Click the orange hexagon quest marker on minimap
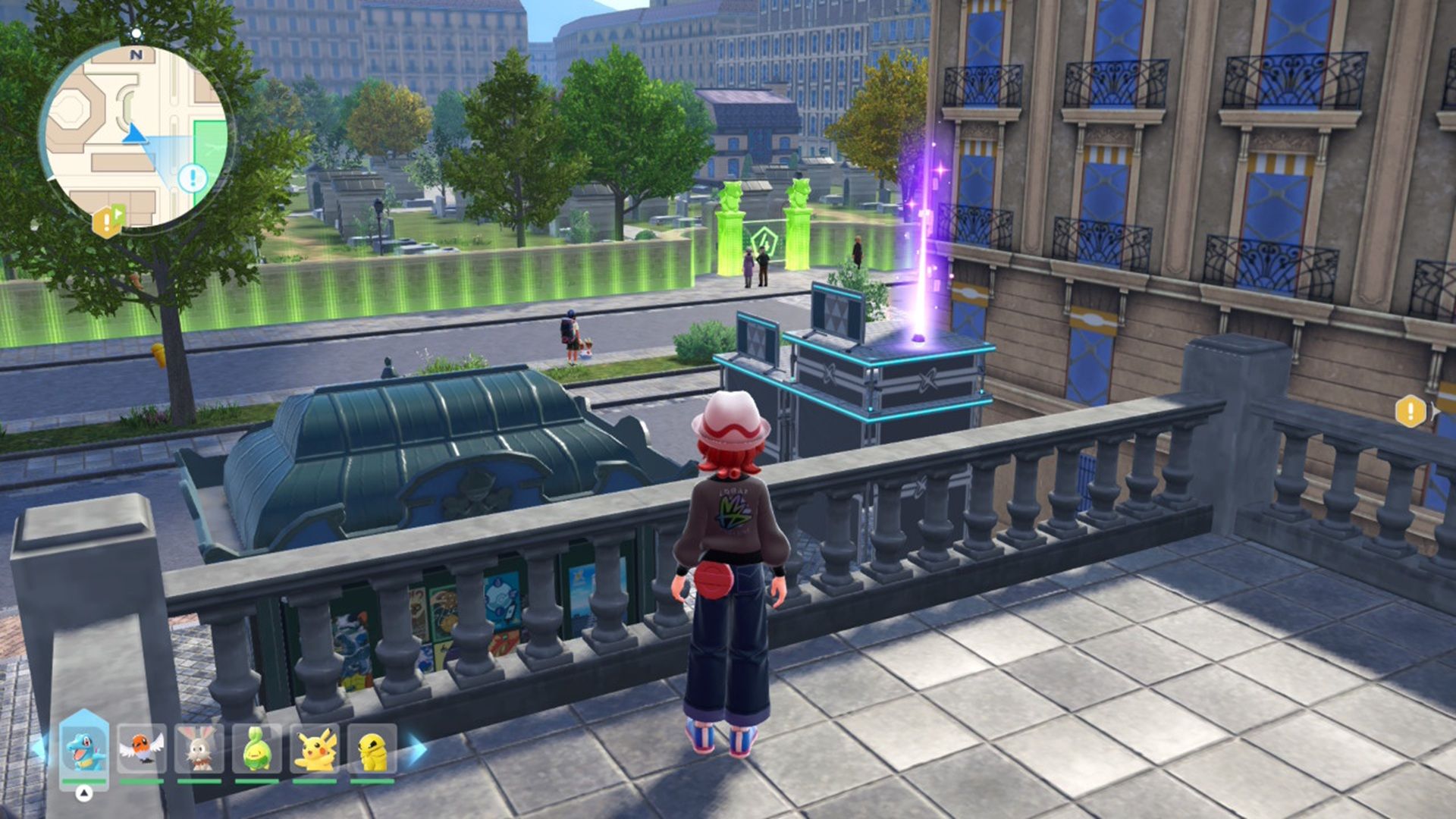 (105, 221)
